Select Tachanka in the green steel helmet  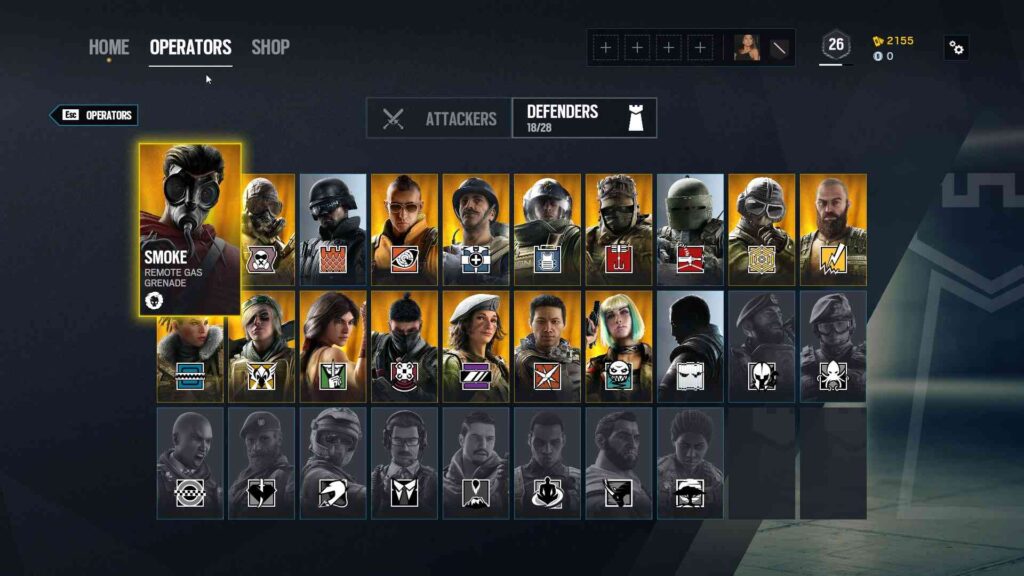pos(690,230)
